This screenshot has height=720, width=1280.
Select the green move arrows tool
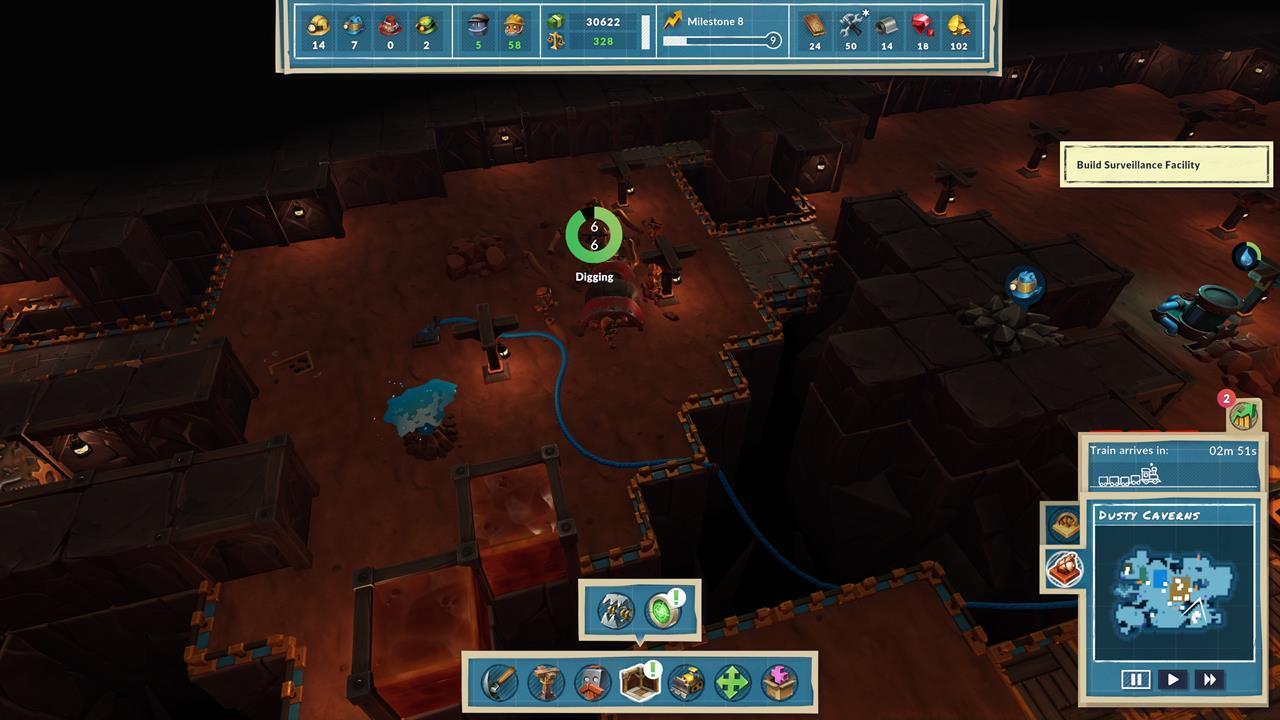point(731,682)
